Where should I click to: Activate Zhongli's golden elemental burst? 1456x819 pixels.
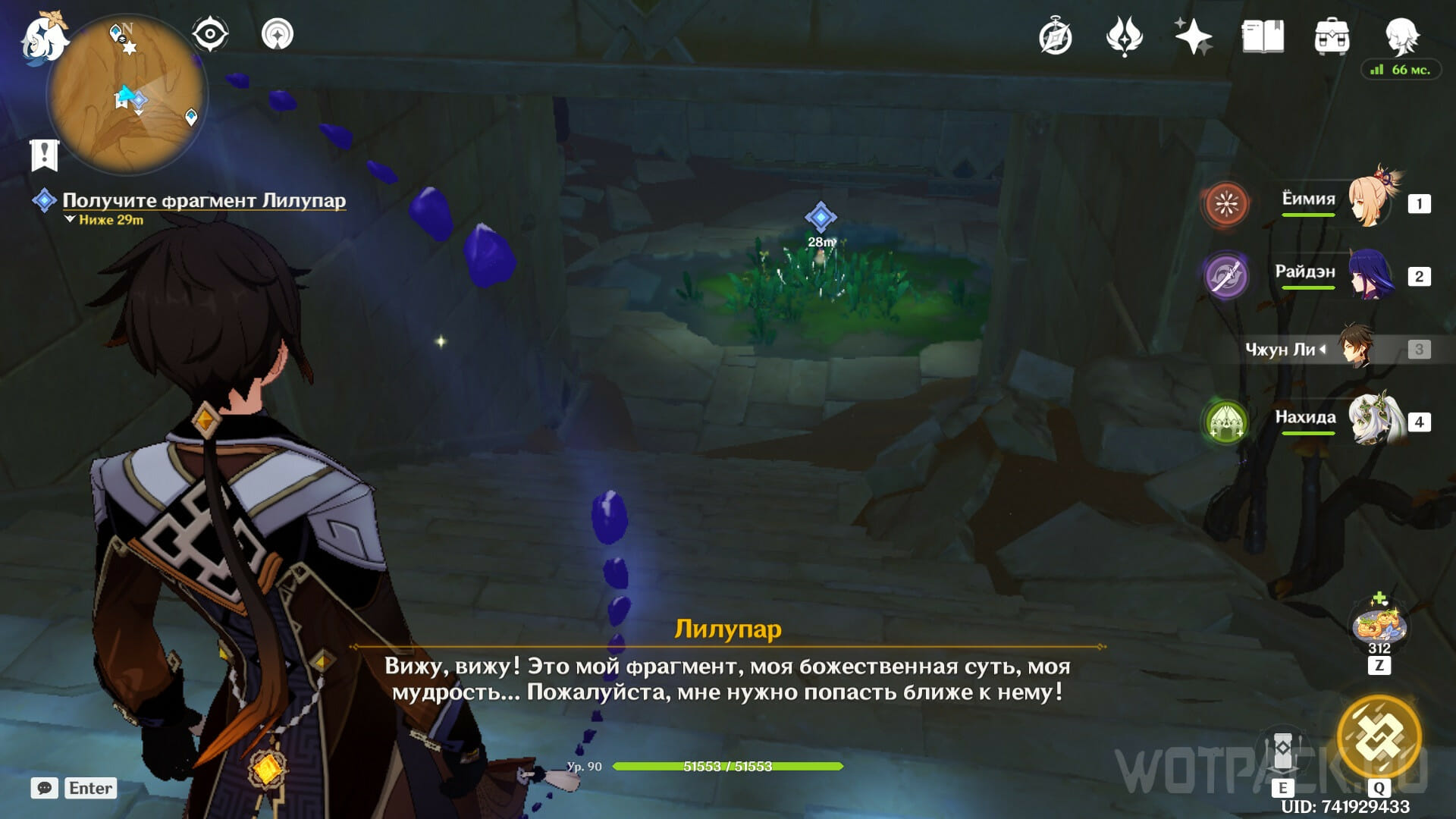(1379, 736)
